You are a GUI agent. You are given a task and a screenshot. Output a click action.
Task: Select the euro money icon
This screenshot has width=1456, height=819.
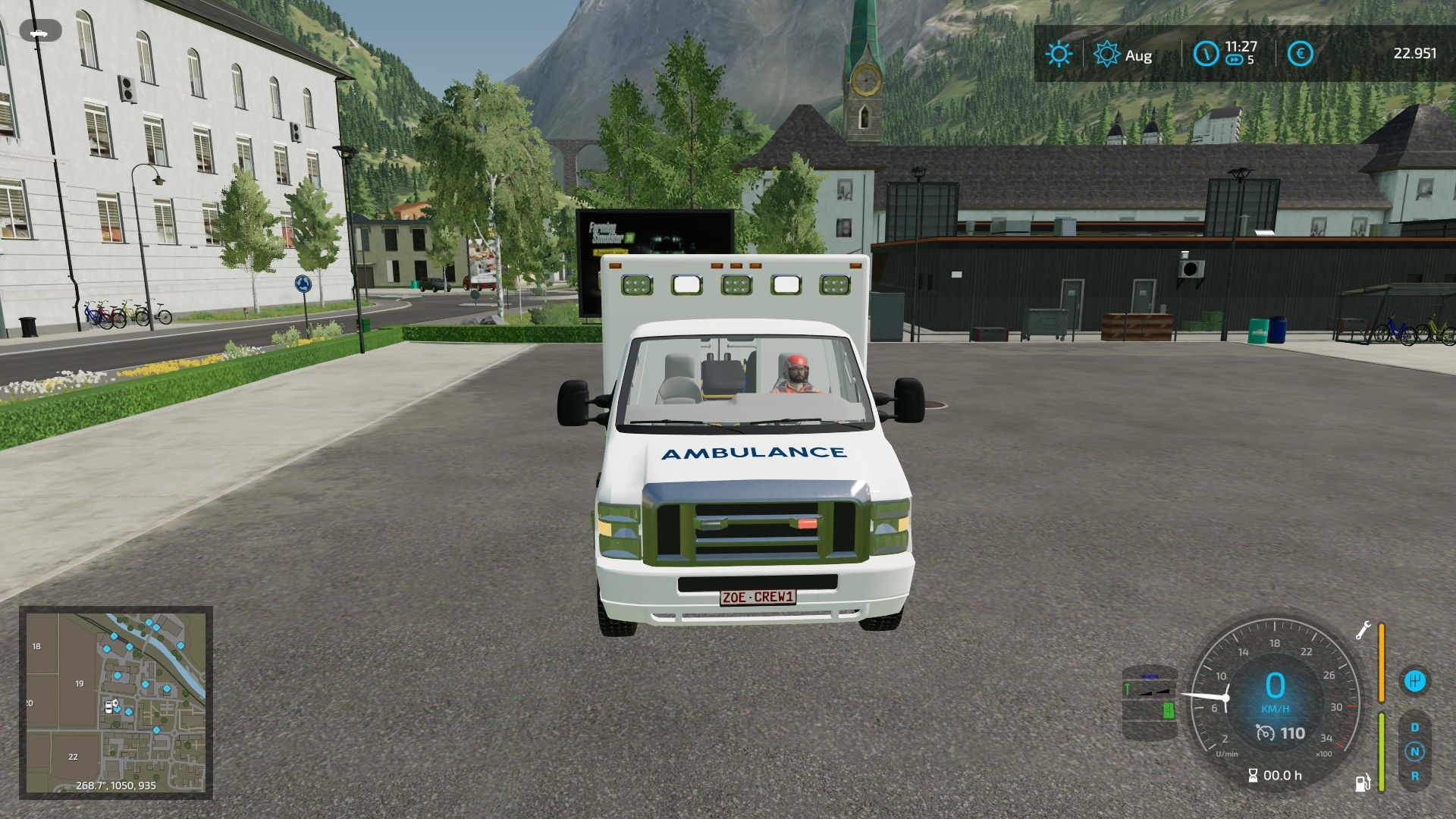coord(1301,54)
